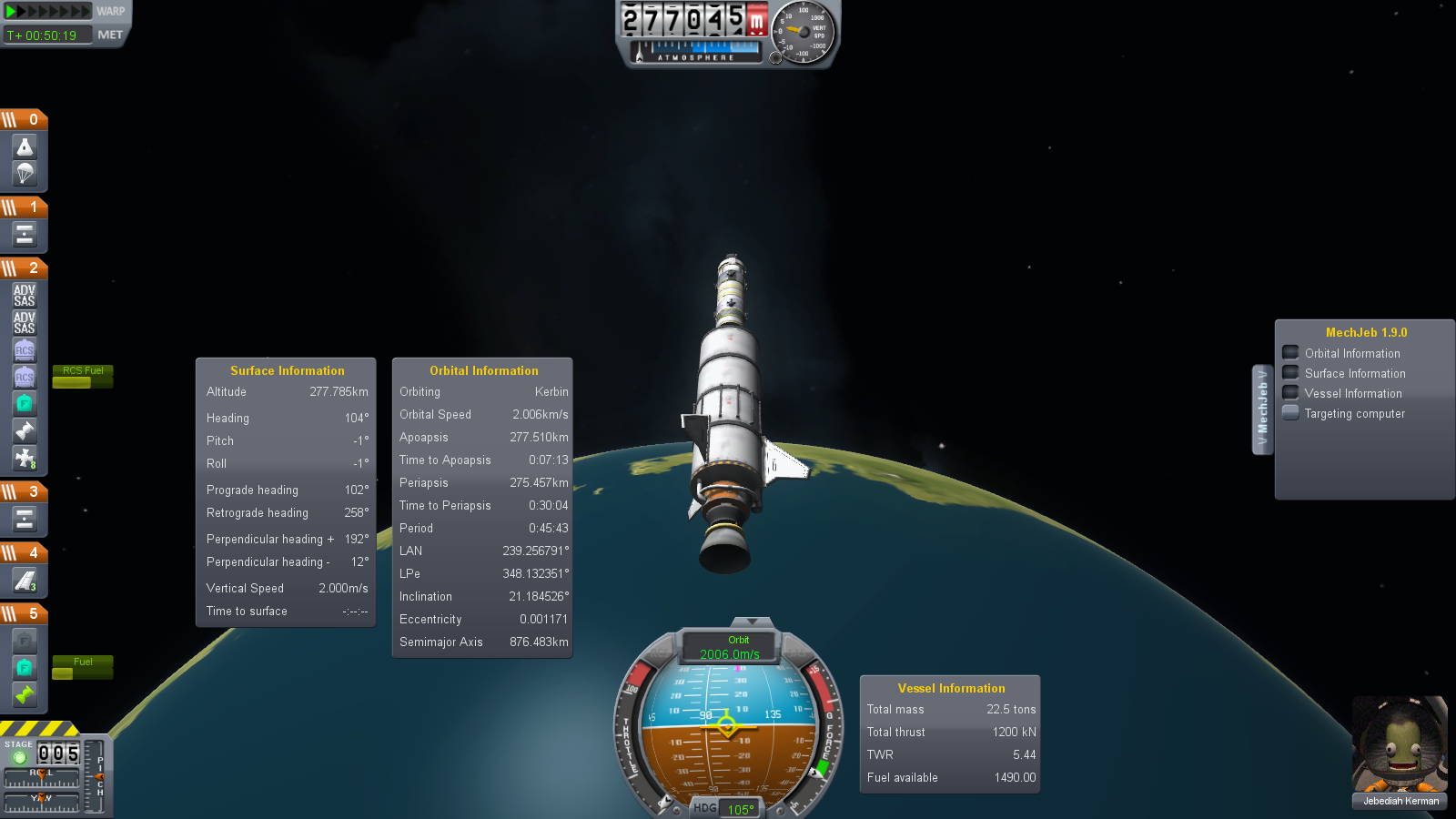1456x819 pixels.
Task: Click the flask icon at top of stage 0
Action: click(x=25, y=146)
